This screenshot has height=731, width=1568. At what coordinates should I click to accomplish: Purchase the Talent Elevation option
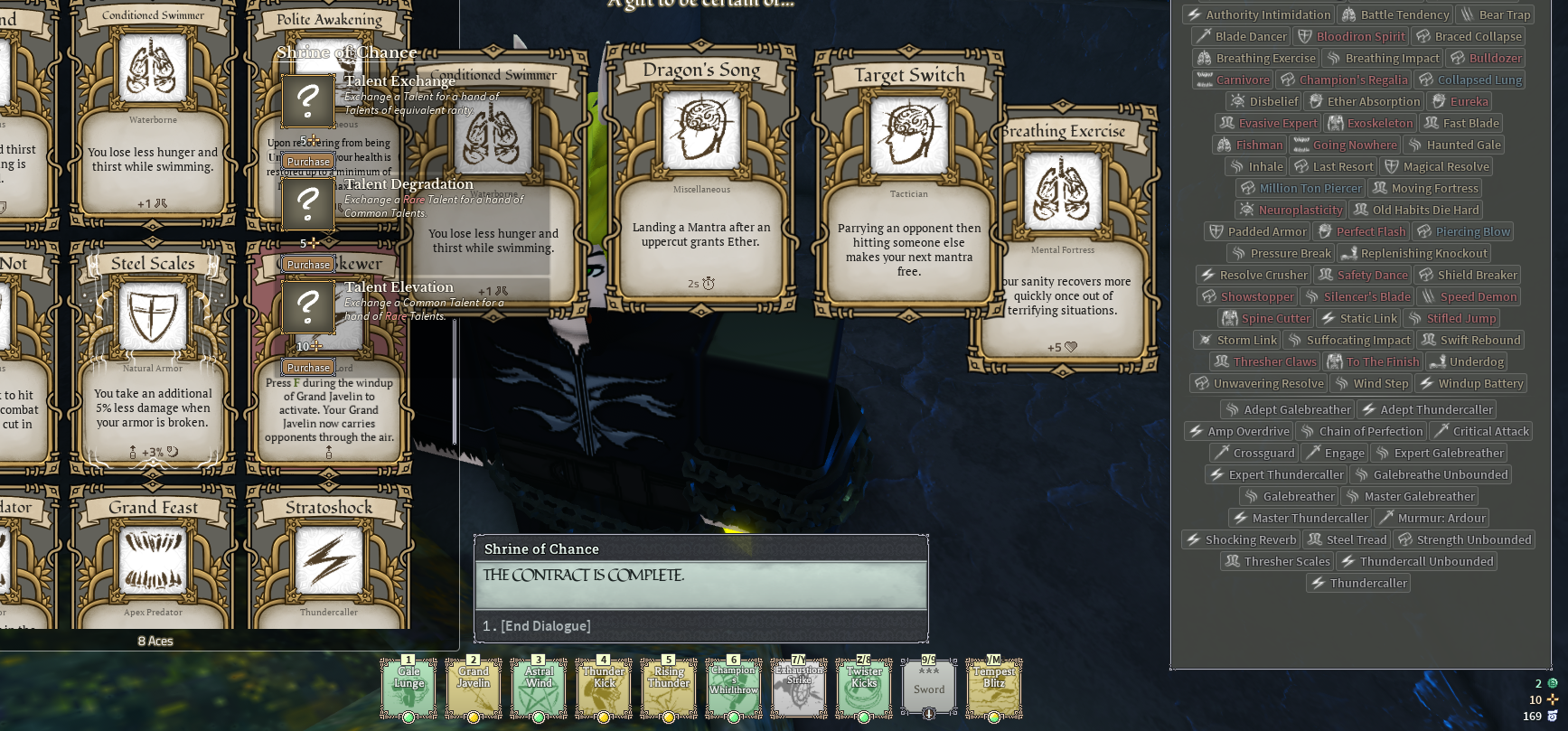point(308,368)
